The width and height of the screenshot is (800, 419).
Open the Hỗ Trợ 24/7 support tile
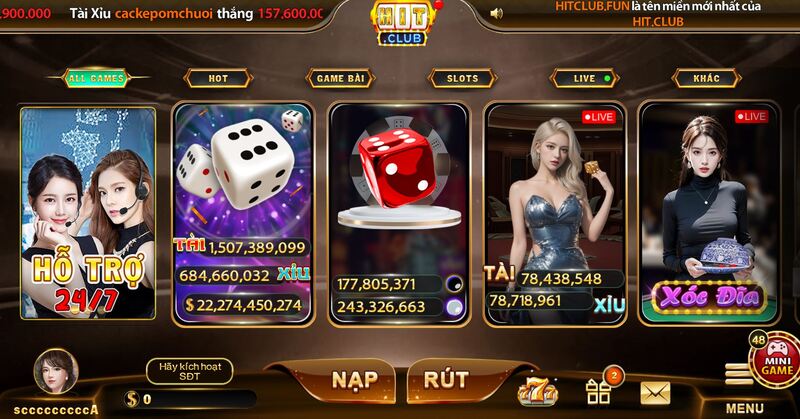(88, 213)
